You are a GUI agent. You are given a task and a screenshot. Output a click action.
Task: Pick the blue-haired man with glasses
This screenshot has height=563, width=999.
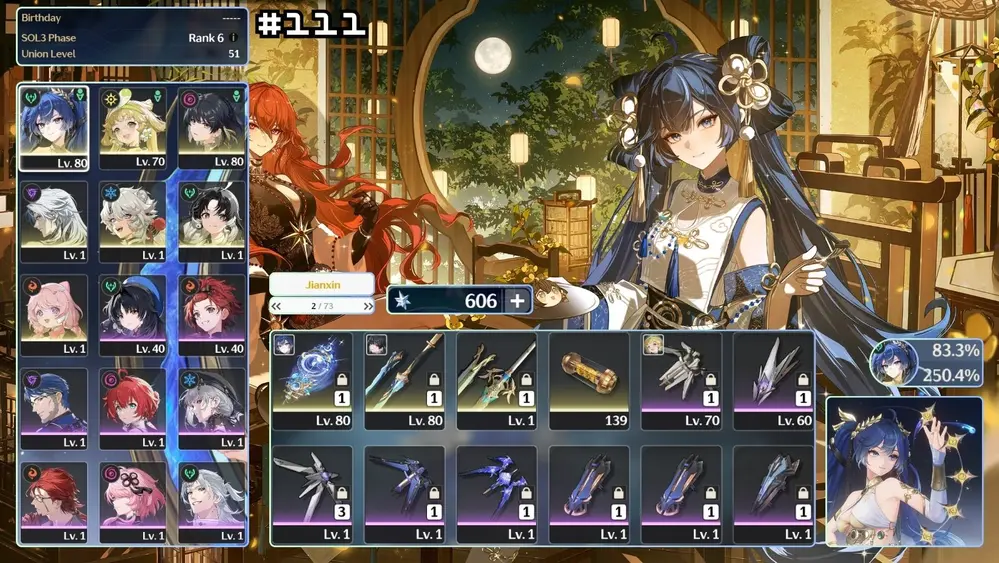click(x=54, y=408)
